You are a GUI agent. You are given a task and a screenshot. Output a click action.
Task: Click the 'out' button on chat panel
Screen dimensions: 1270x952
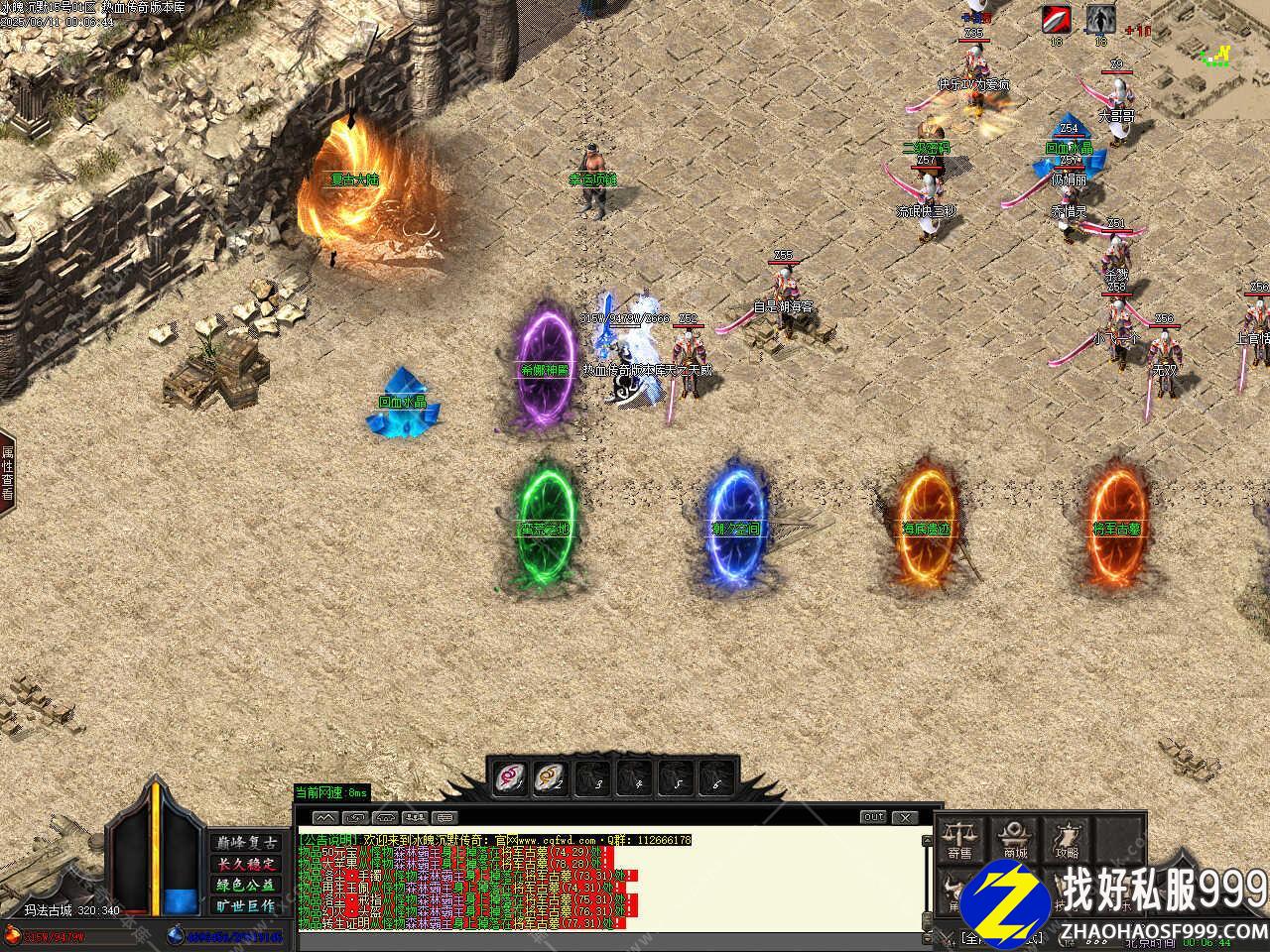(x=873, y=817)
